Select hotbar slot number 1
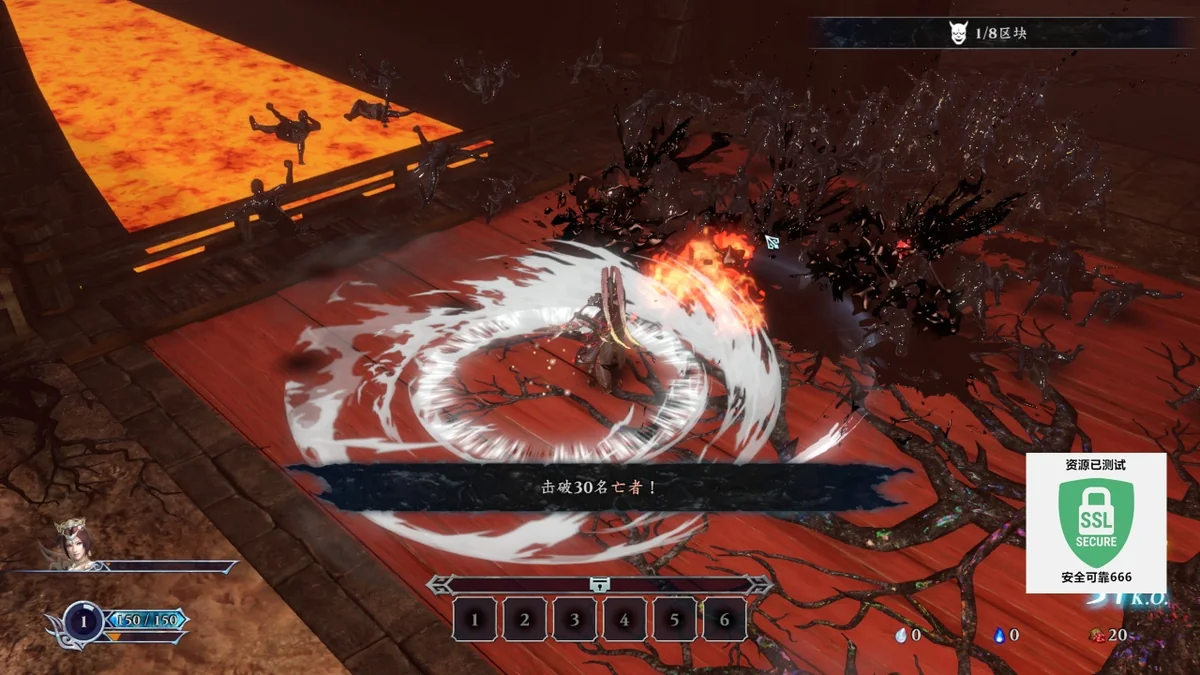 pyautogui.click(x=475, y=620)
